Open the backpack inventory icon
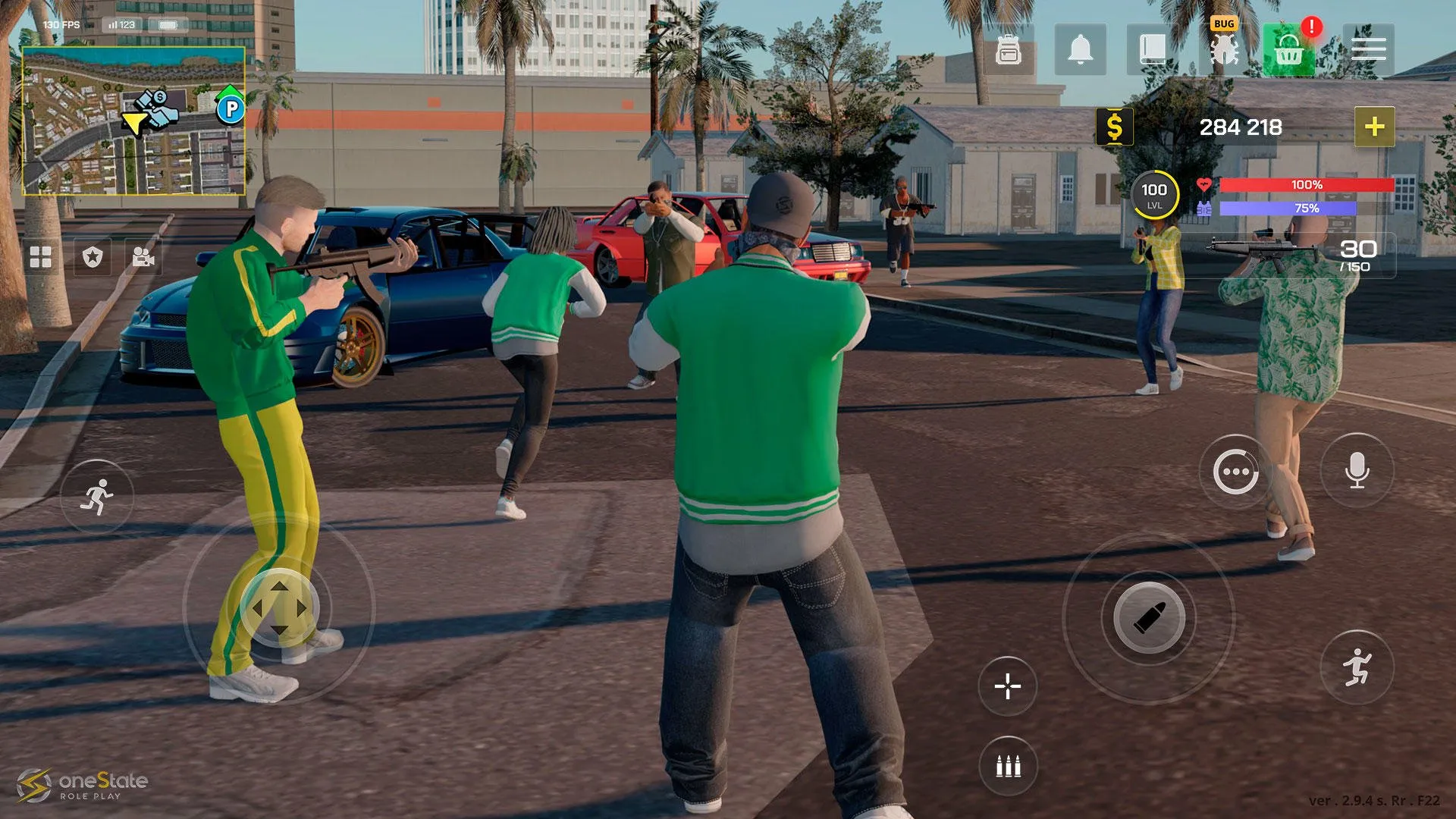 1008,50
